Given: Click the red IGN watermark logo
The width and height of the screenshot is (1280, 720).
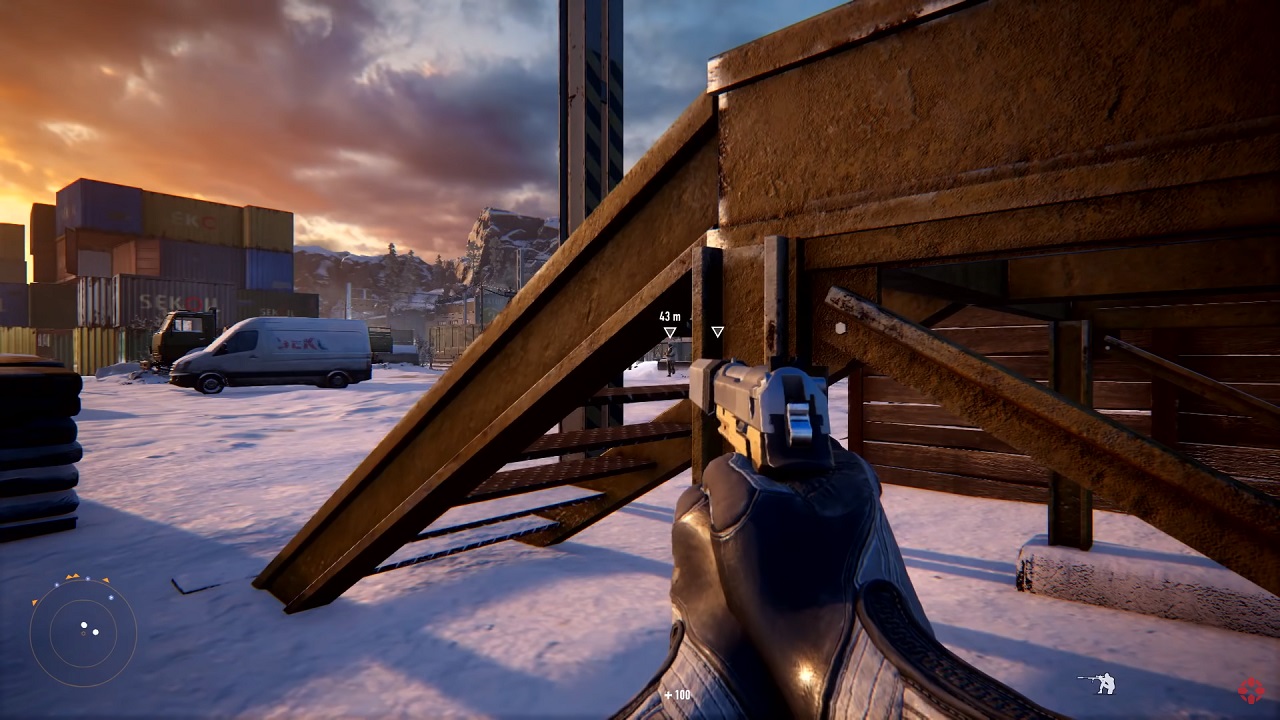Looking at the screenshot, I should tap(1250, 690).
